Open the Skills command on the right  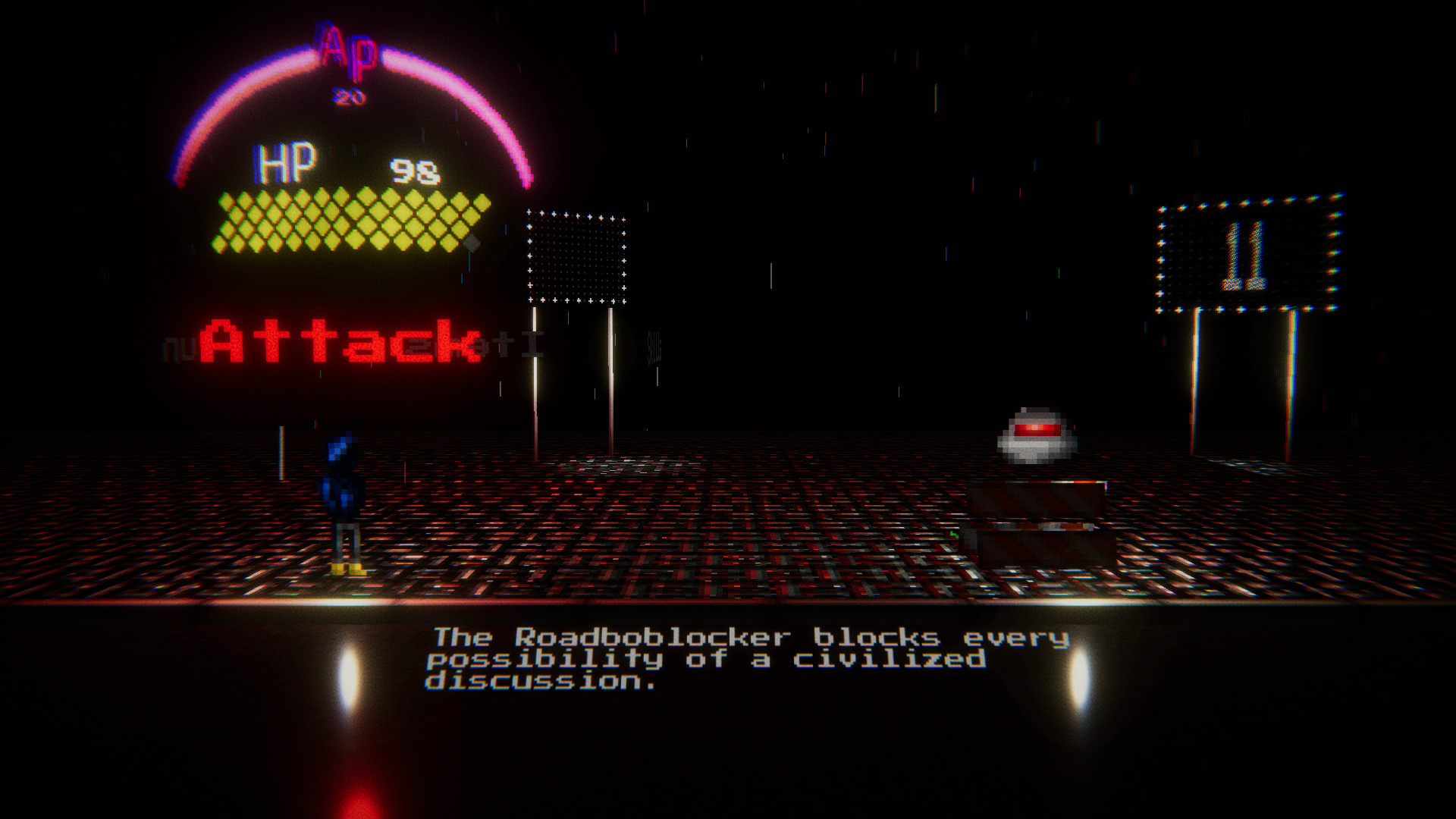[655, 350]
